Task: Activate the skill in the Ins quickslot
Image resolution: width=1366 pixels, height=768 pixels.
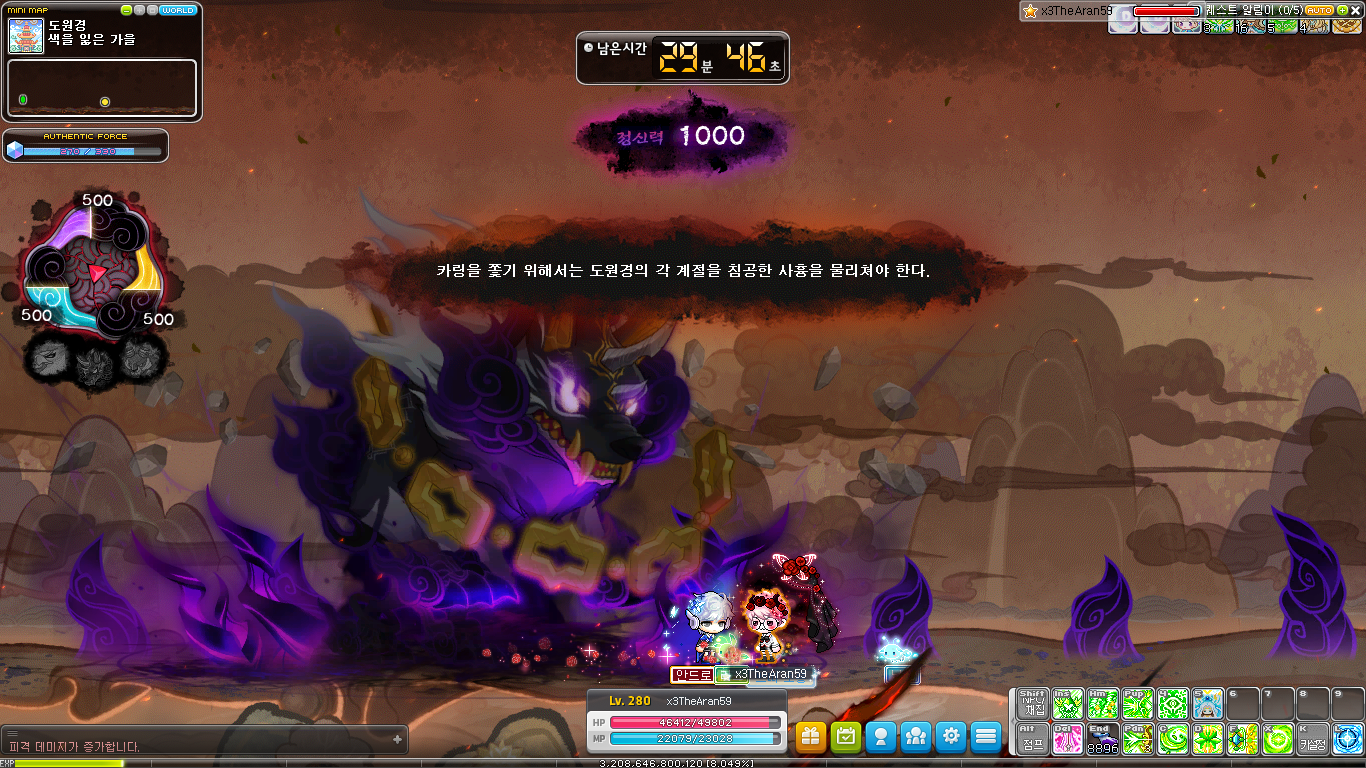Action: pyautogui.click(x=1067, y=704)
